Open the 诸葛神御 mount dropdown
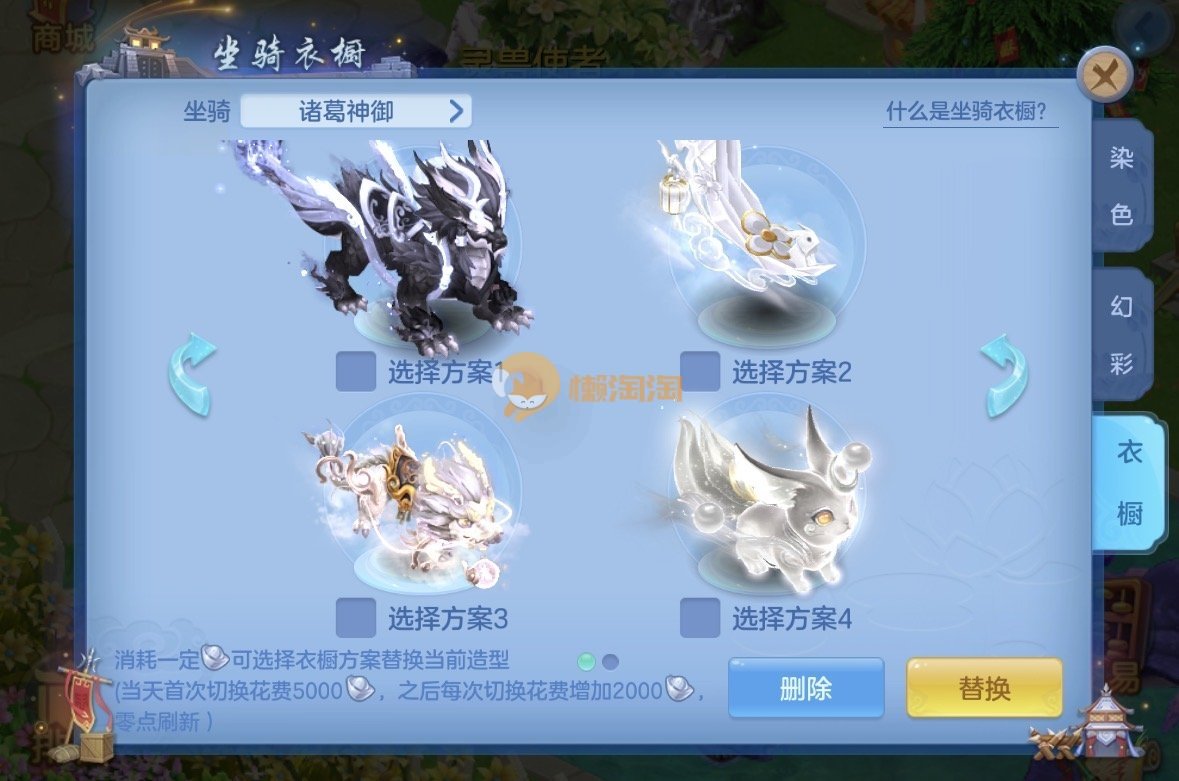This screenshot has width=1179, height=781. (356, 111)
